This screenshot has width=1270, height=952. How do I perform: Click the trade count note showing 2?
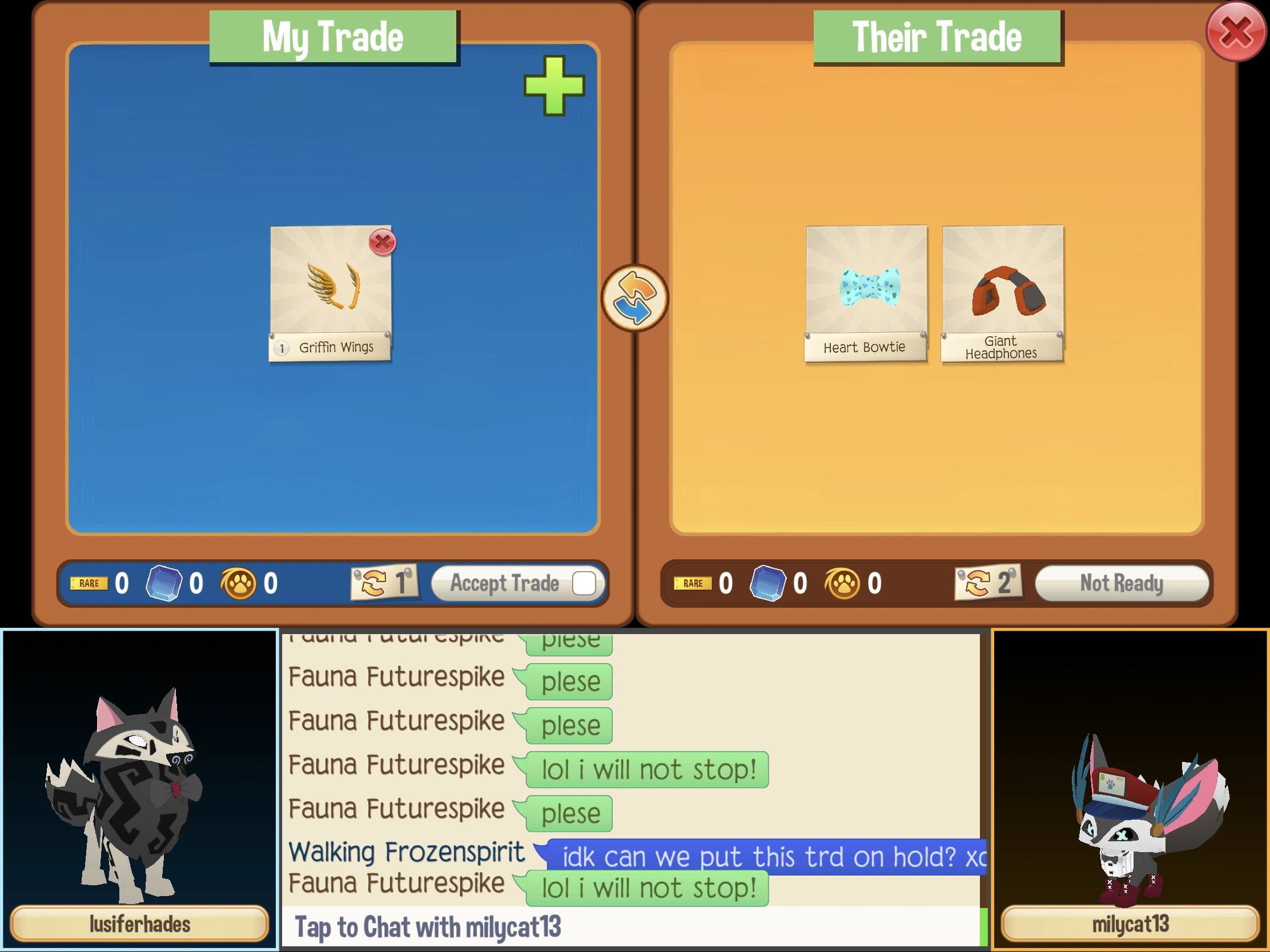[988, 583]
